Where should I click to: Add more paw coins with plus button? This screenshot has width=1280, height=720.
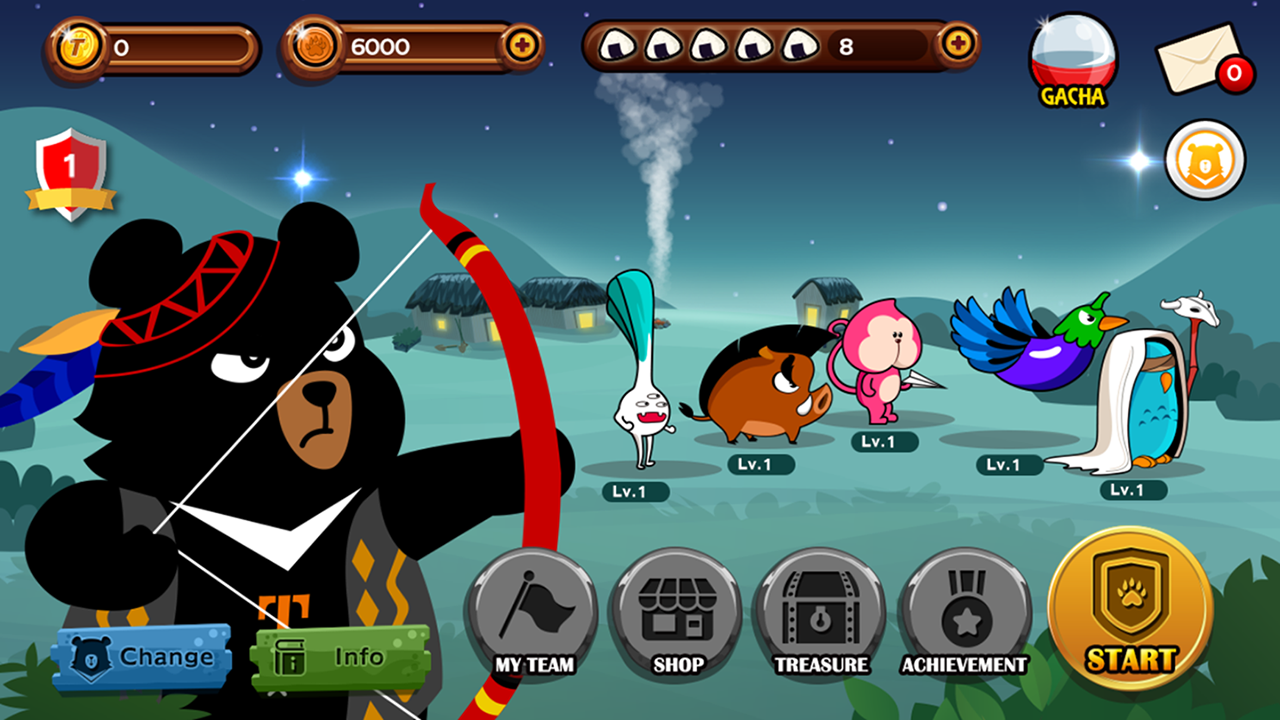point(521,46)
